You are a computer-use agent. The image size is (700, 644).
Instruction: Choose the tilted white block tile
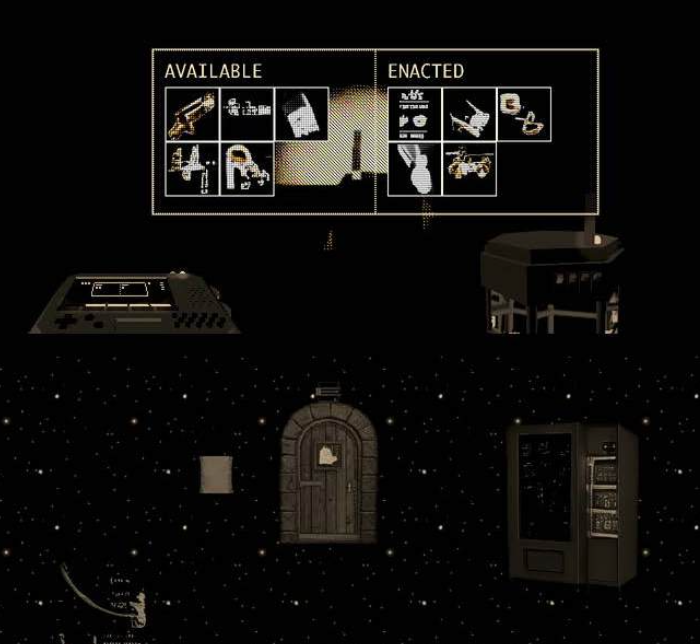click(302, 114)
